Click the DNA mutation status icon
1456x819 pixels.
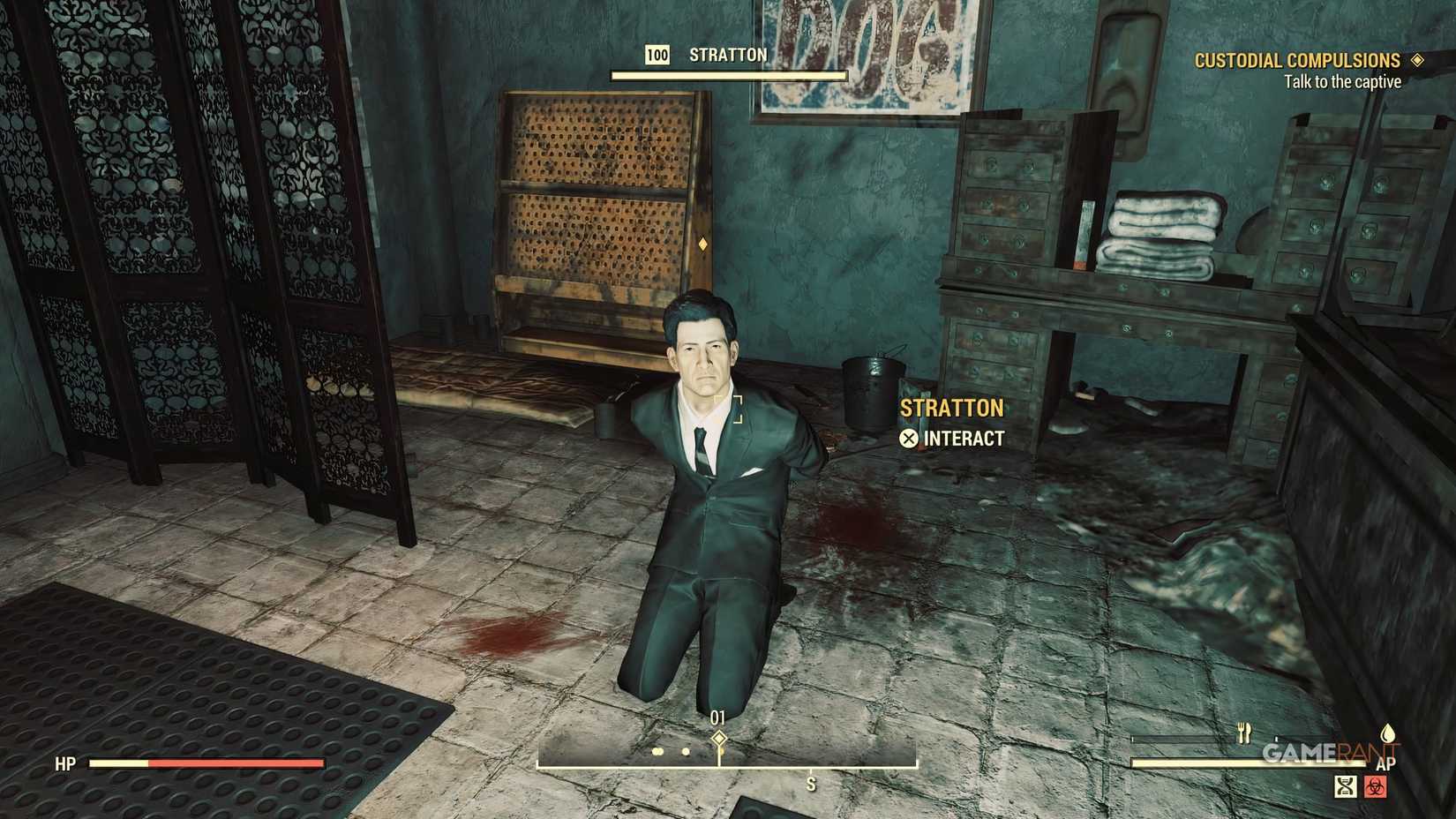click(1346, 787)
